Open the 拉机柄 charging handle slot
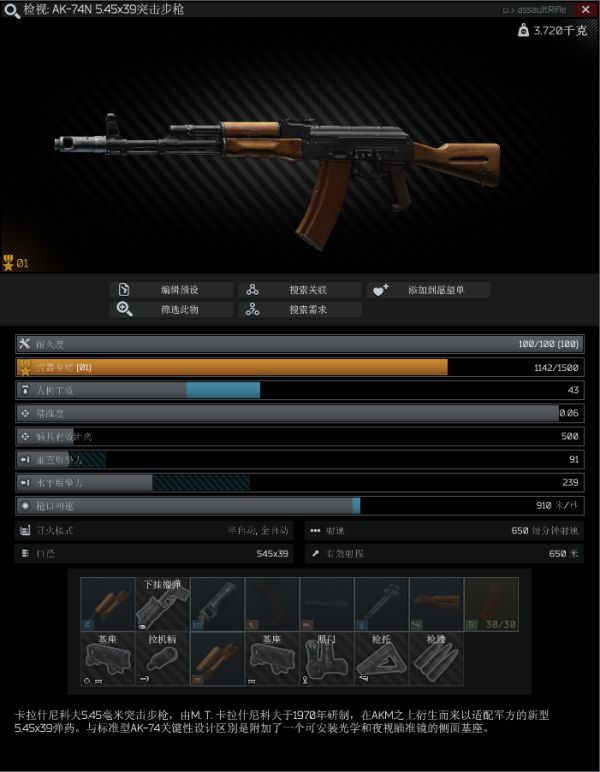600x772 pixels. pyautogui.click(x=162, y=659)
